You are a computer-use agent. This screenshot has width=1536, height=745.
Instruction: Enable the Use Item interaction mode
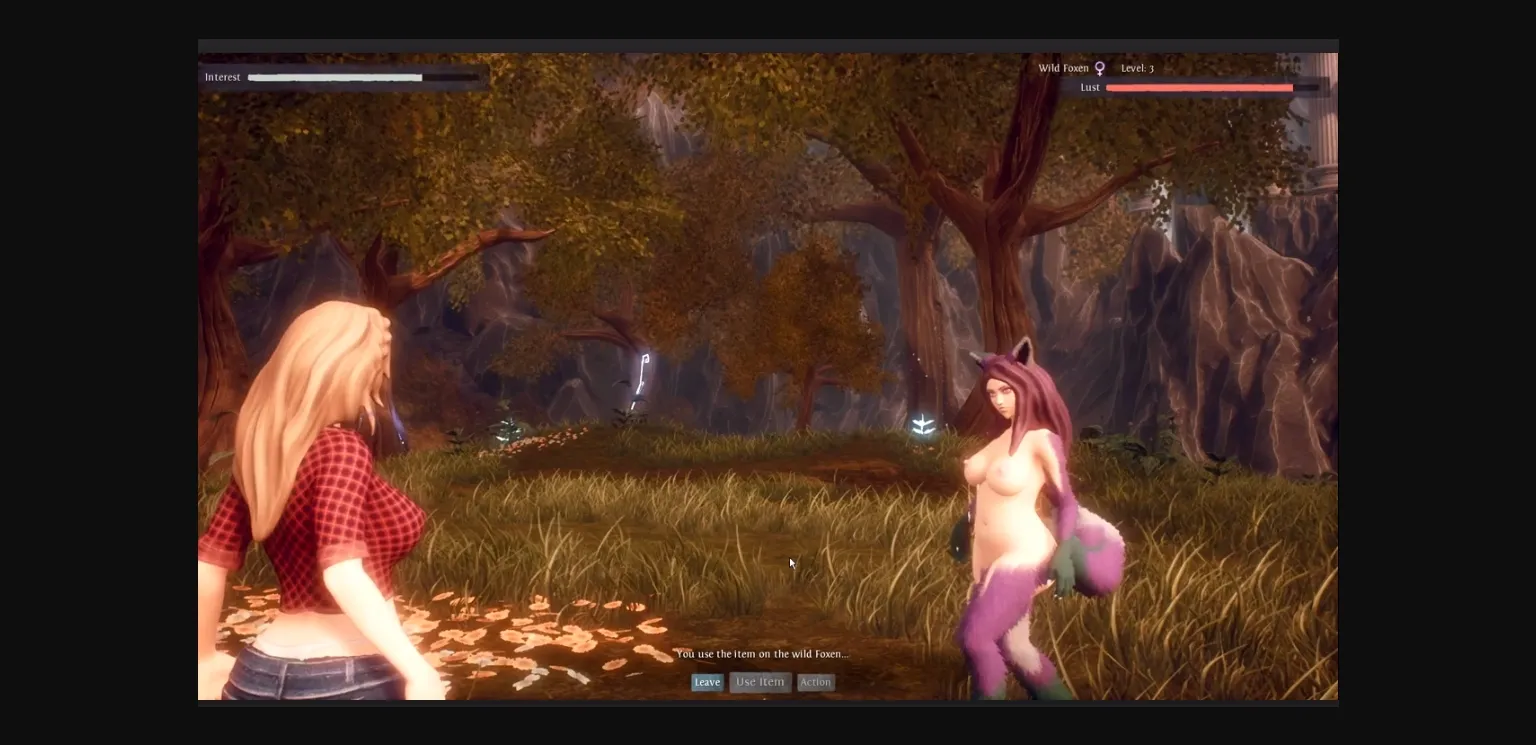pos(759,682)
